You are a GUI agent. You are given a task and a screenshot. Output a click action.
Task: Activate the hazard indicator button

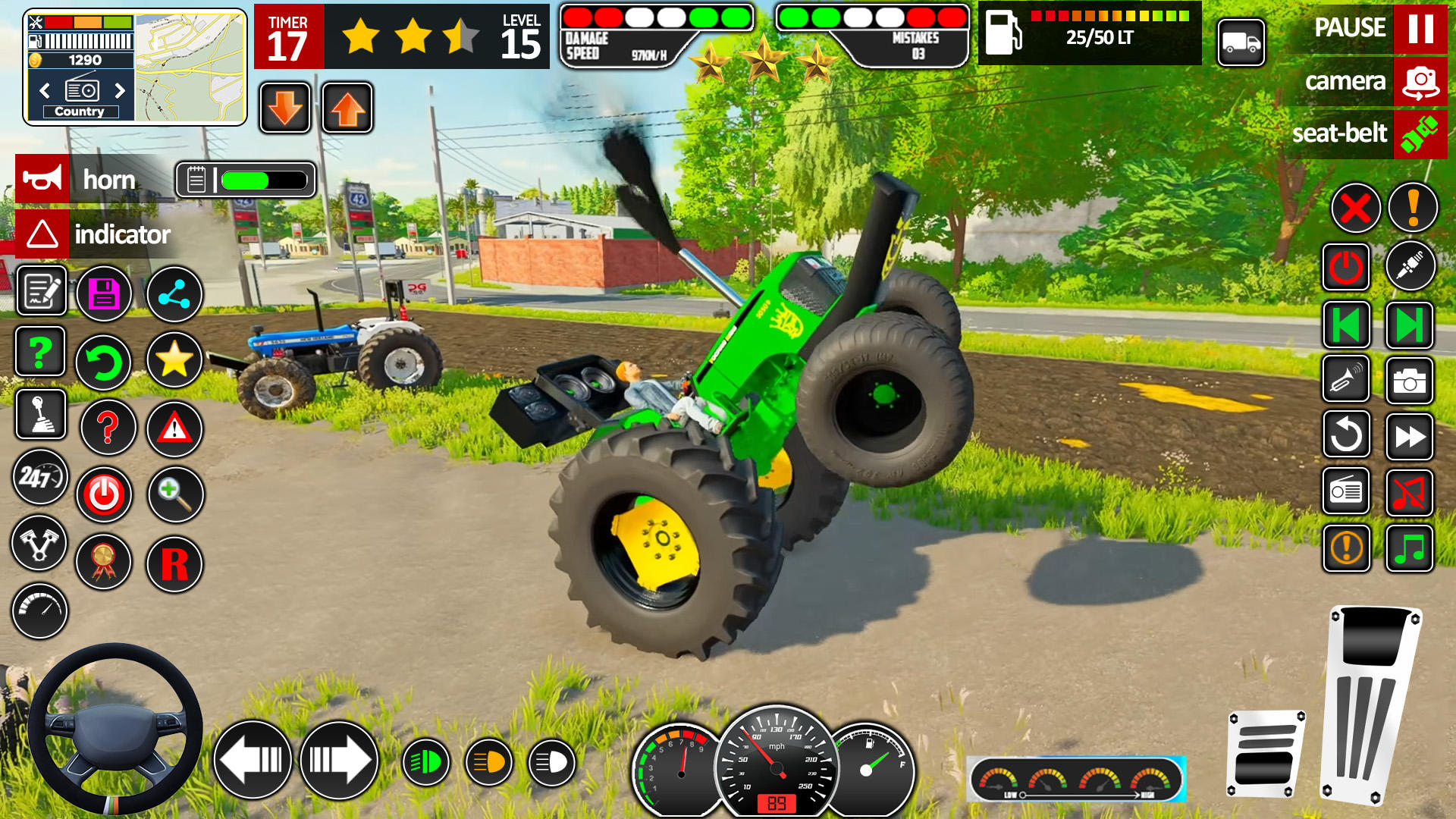(42, 234)
